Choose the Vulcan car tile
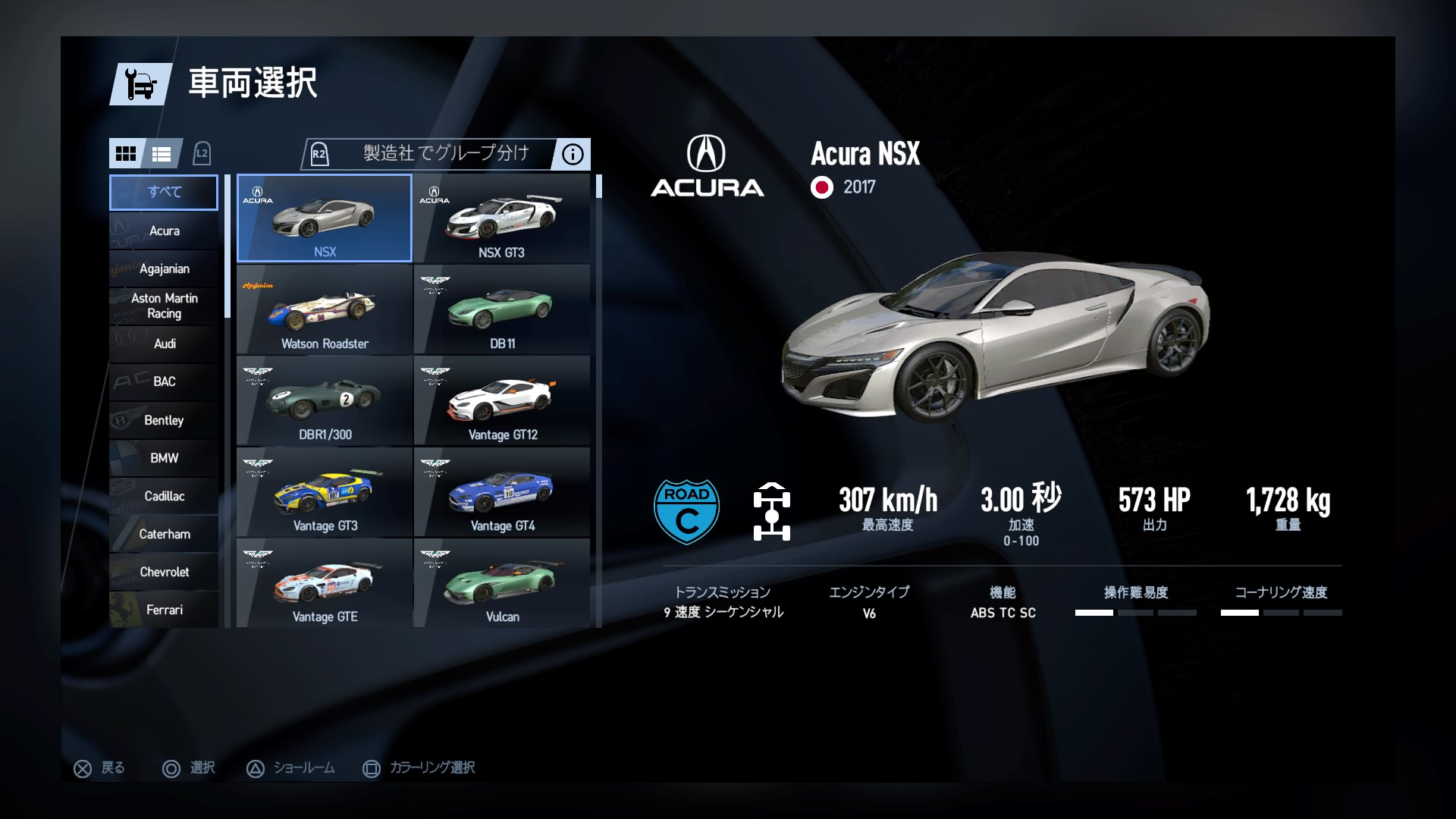Screen dimensions: 1456x819 click(x=501, y=582)
